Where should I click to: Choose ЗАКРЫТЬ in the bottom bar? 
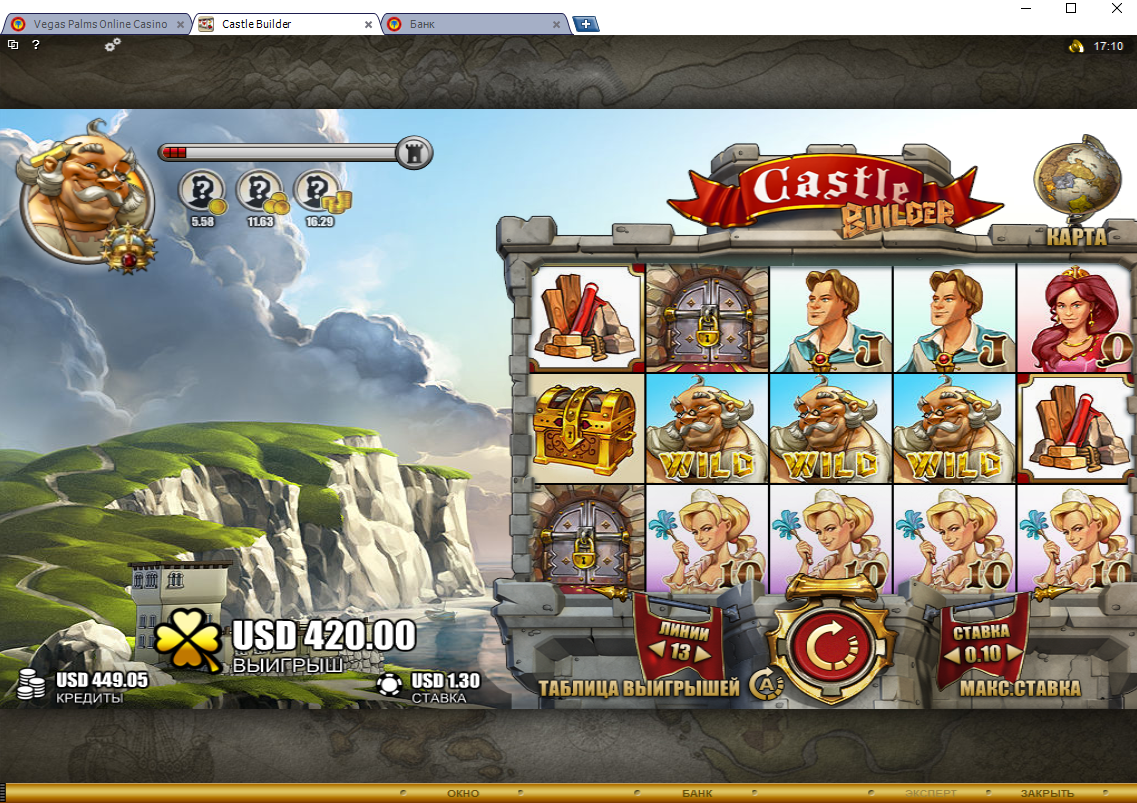coord(1047,793)
